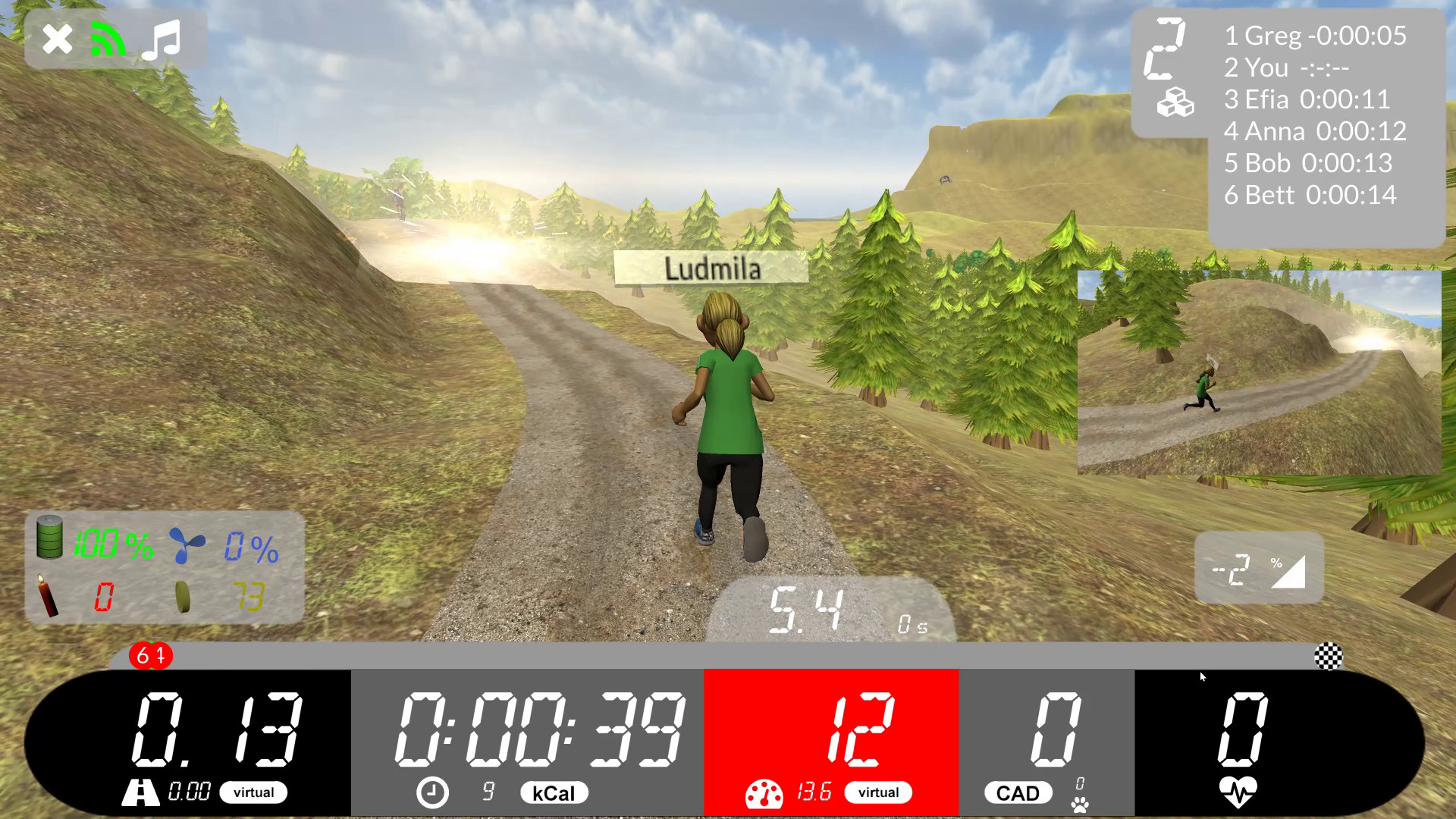The width and height of the screenshot is (1456, 819).
Task: Click the cubes icon beside the leaderboard
Action: click(1175, 102)
